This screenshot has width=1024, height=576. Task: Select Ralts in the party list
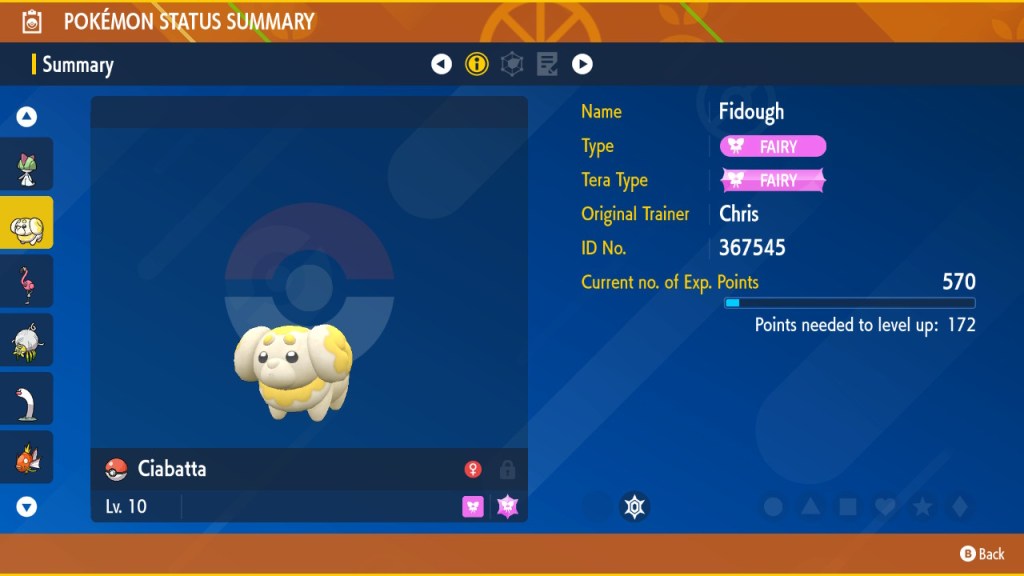[x=27, y=165]
